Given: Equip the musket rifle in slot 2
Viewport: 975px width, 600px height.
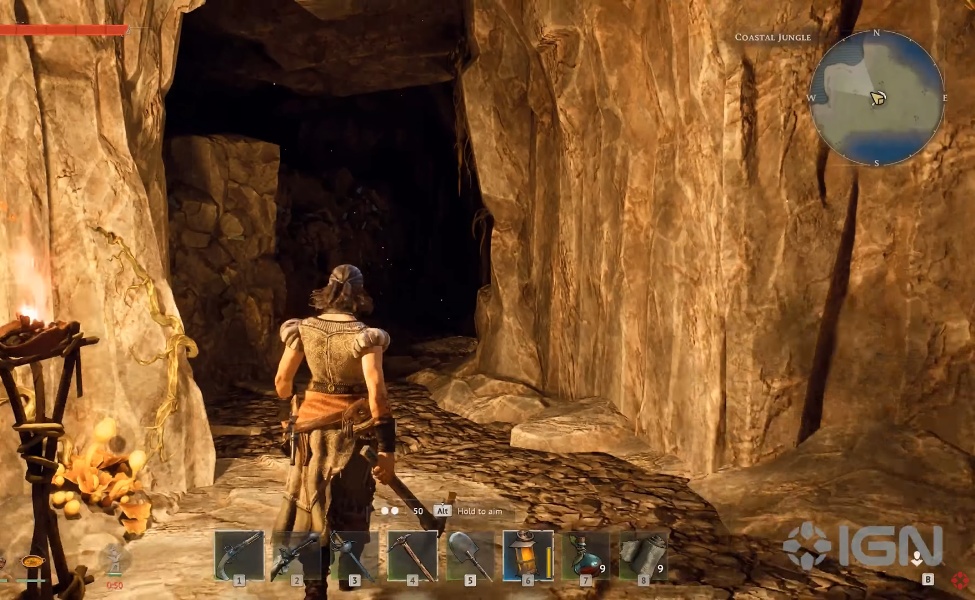Looking at the screenshot, I should pos(296,555).
